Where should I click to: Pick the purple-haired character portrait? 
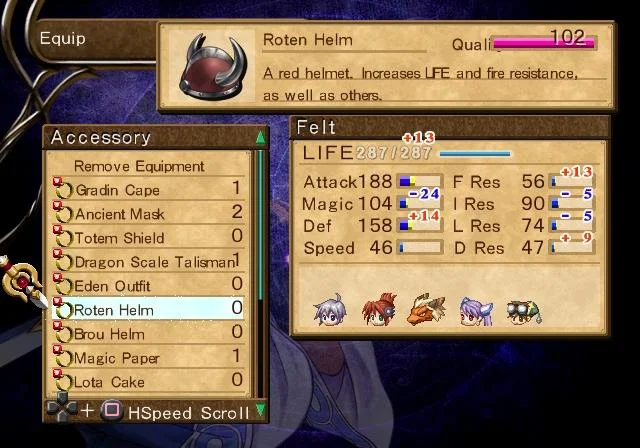[x=474, y=310]
